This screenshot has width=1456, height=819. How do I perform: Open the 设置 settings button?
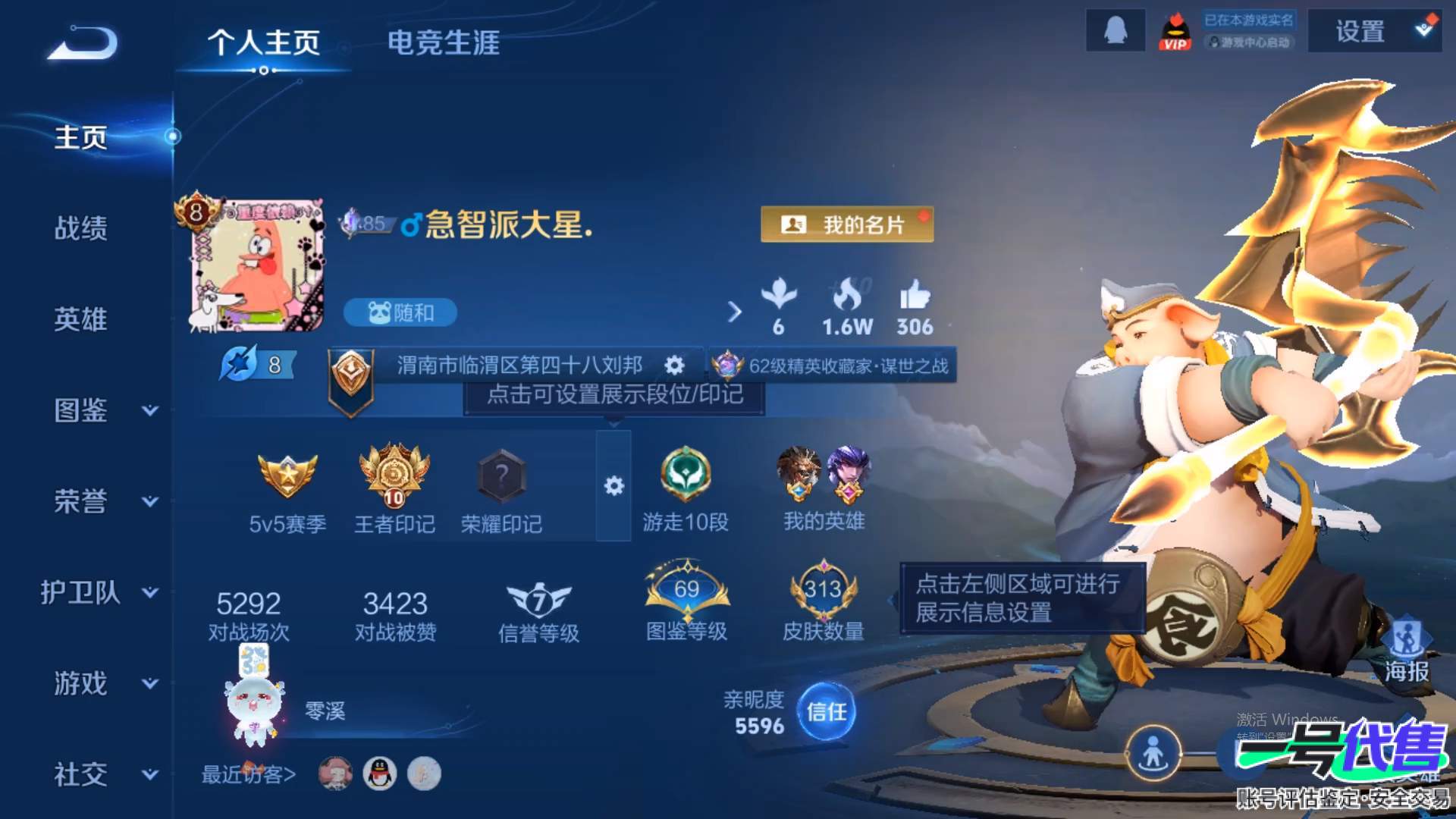(x=1358, y=32)
